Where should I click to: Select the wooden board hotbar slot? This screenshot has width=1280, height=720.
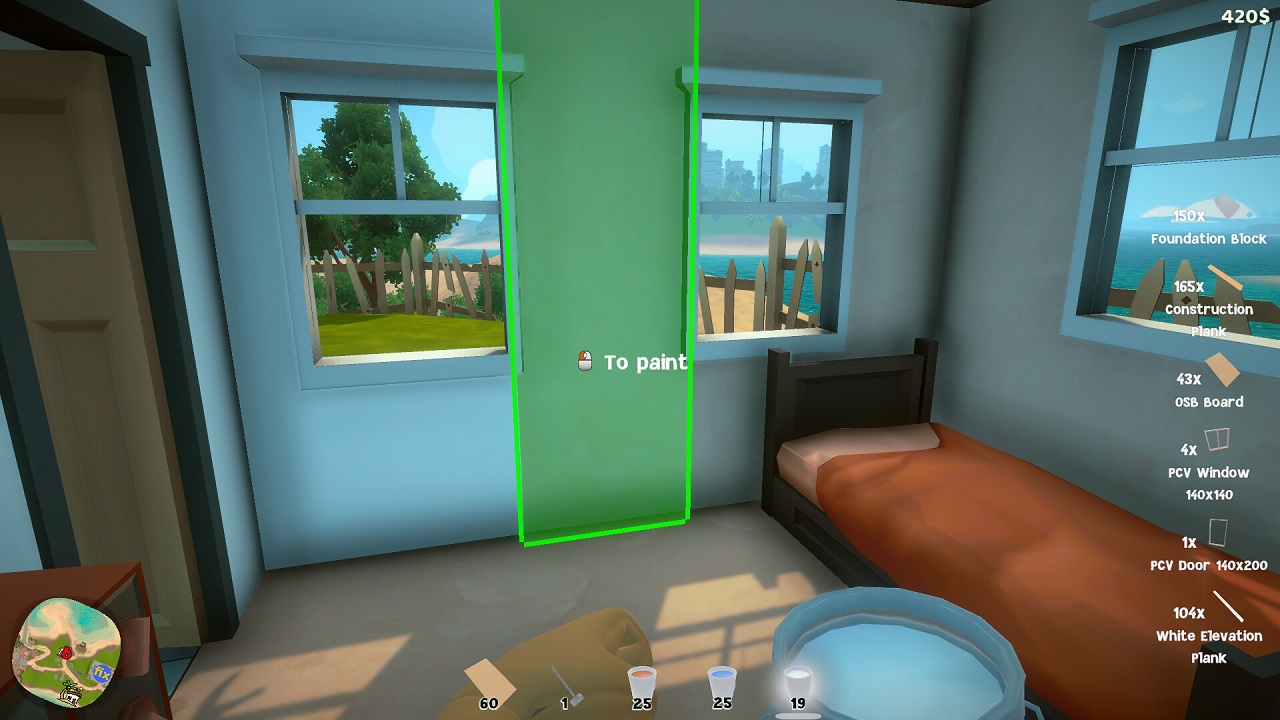pyautogui.click(x=489, y=683)
